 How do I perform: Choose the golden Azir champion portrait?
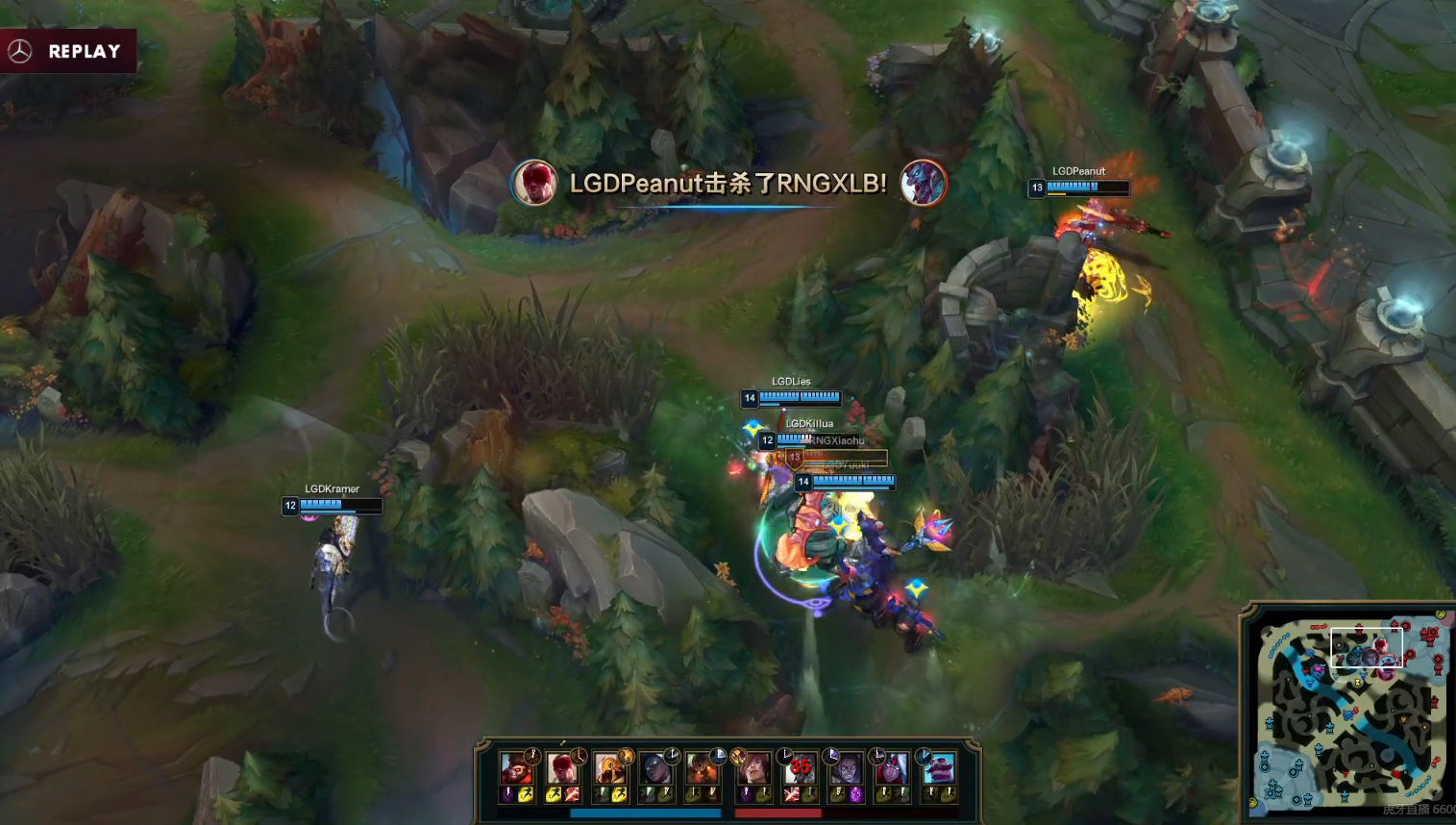609,769
